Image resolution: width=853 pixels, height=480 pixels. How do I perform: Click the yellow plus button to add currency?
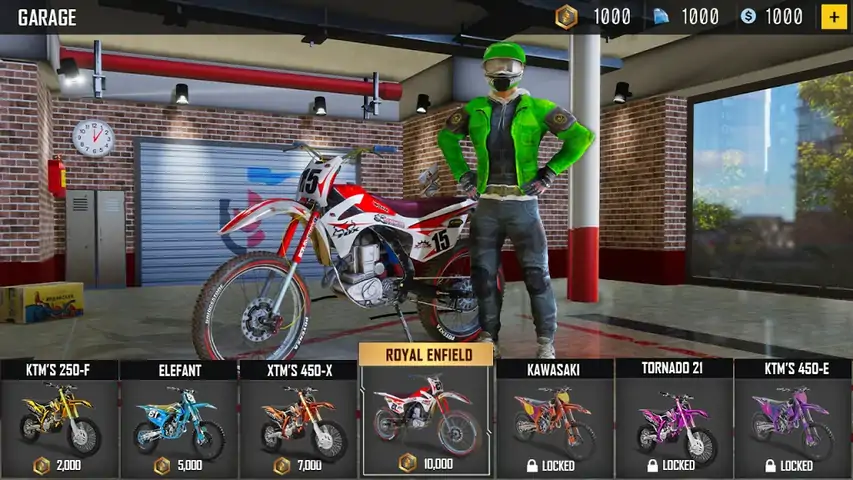point(833,16)
